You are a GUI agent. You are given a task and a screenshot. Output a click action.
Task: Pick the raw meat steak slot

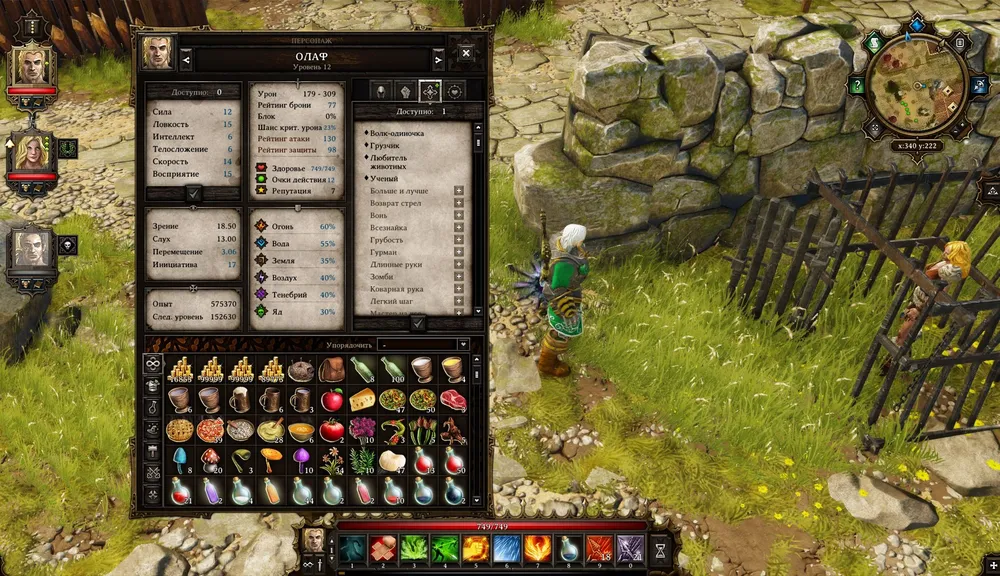point(453,400)
